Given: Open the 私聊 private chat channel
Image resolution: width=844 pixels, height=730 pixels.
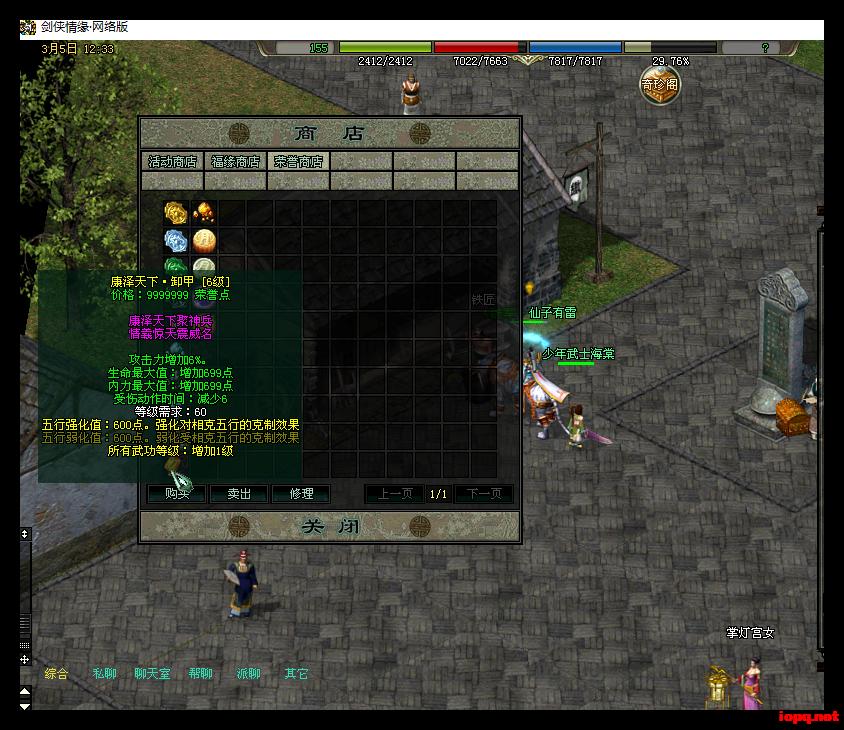Looking at the screenshot, I should [x=105, y=674].
